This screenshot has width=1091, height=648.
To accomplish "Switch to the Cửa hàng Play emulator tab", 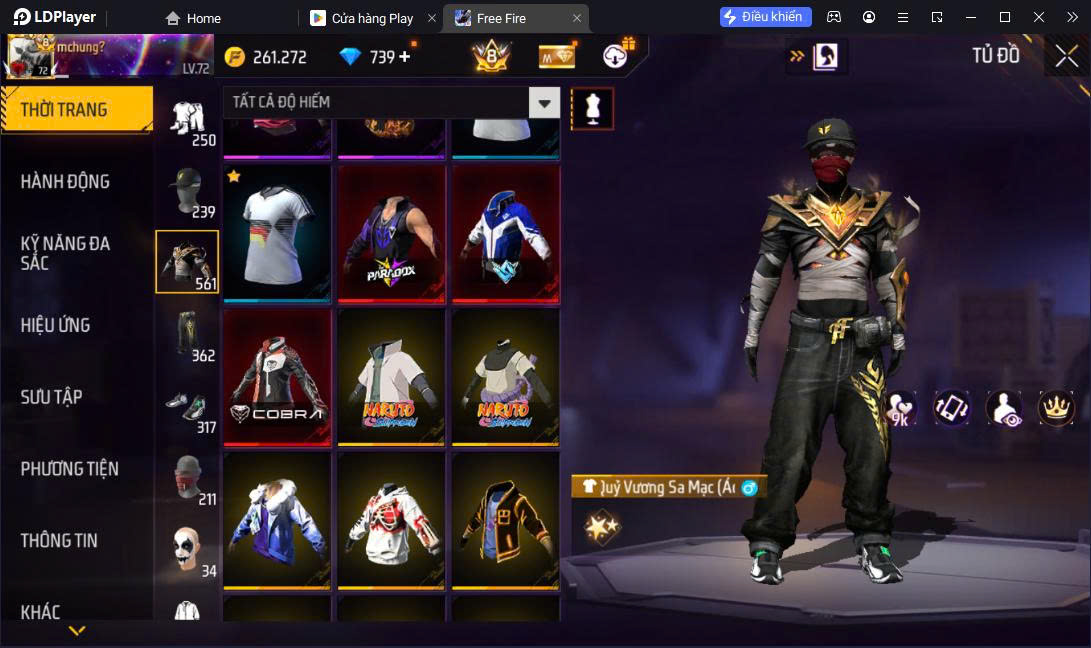I will click(372, 18).
